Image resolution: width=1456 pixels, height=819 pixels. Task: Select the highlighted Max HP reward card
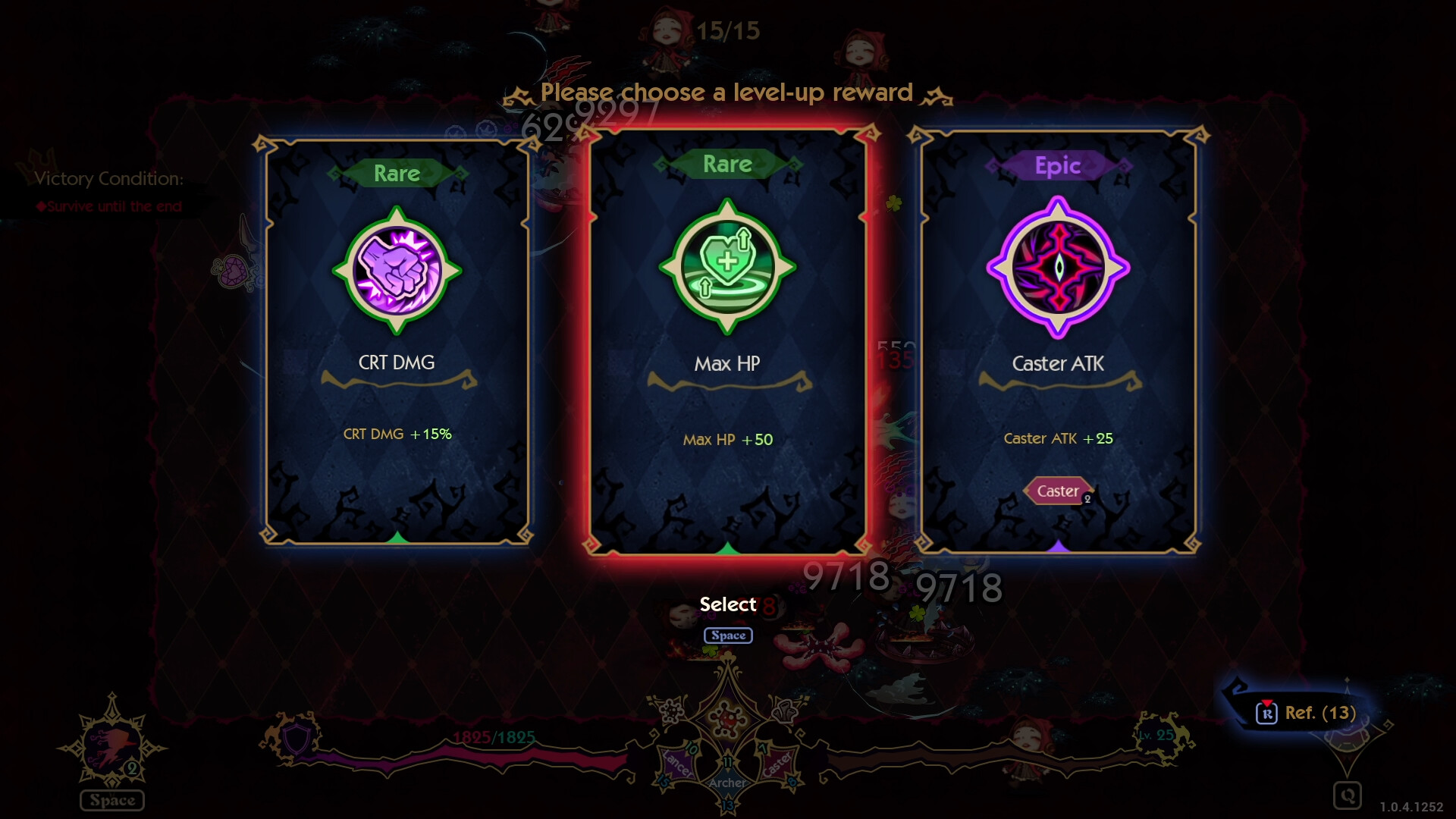tap(726, 341)
